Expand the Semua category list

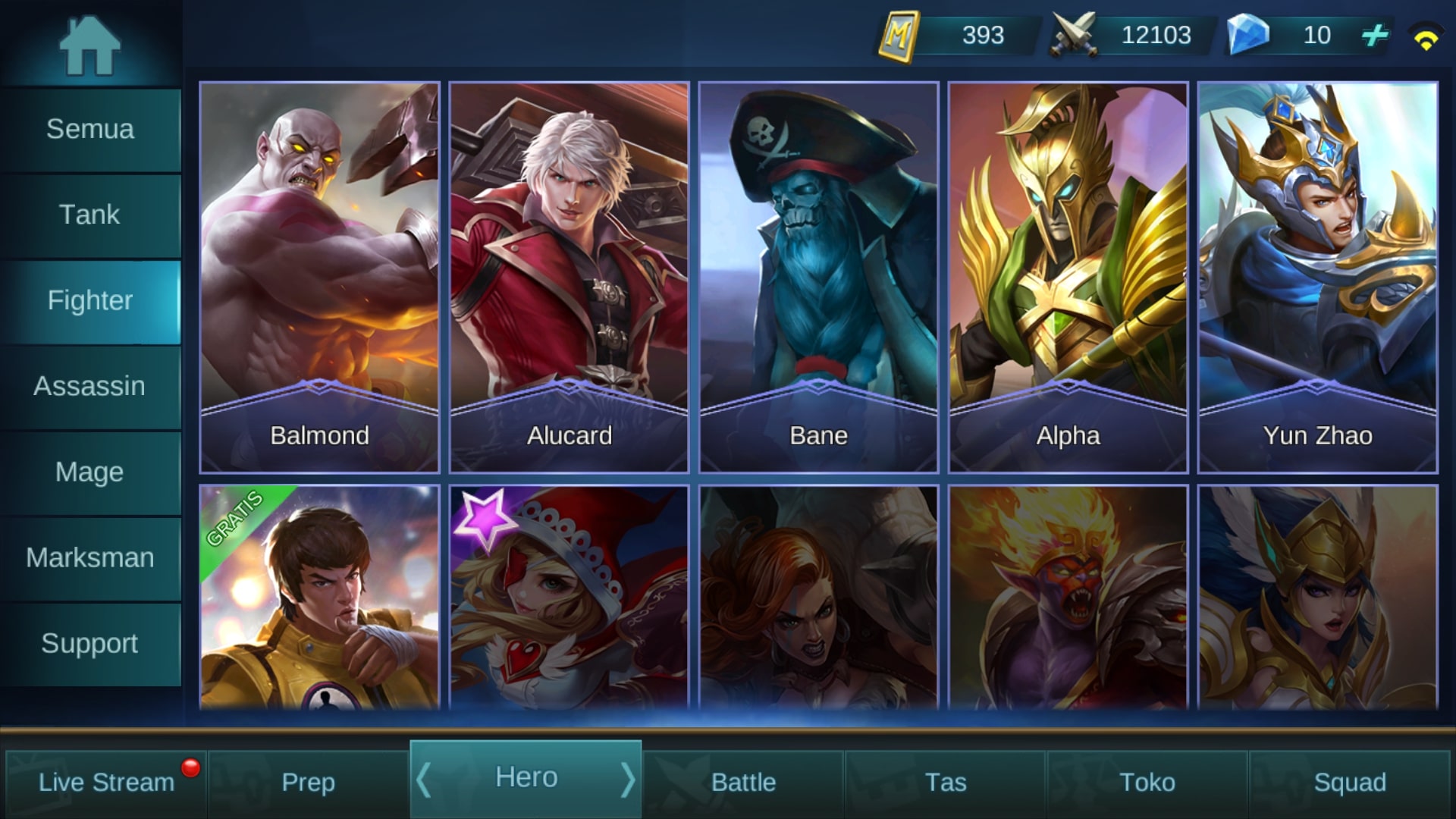point(90,129)
